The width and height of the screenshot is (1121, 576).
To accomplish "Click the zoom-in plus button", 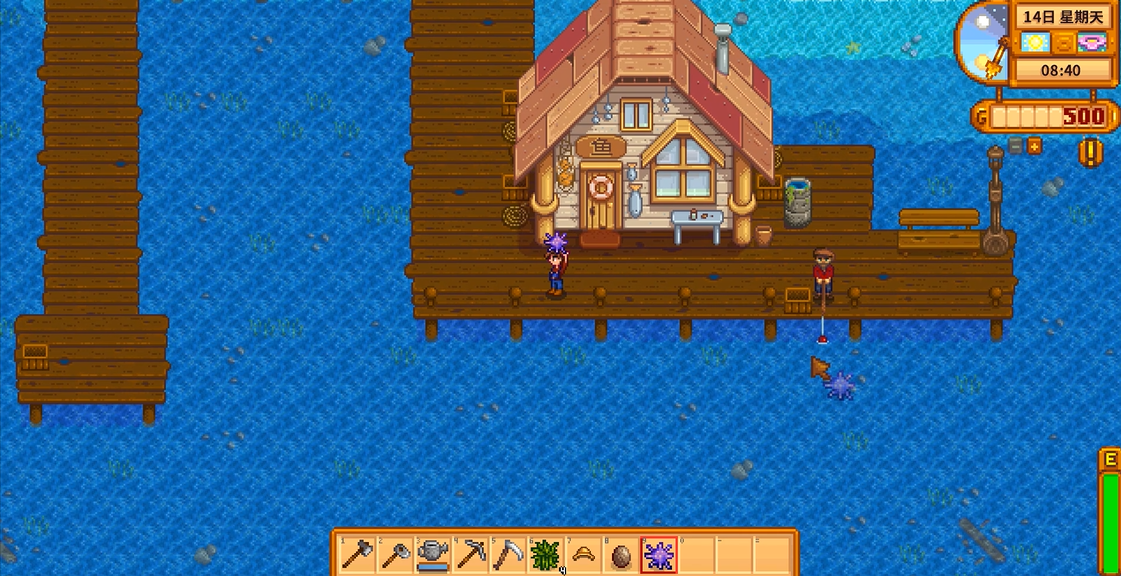I will pyautogui.click(x=1035, y=146).
